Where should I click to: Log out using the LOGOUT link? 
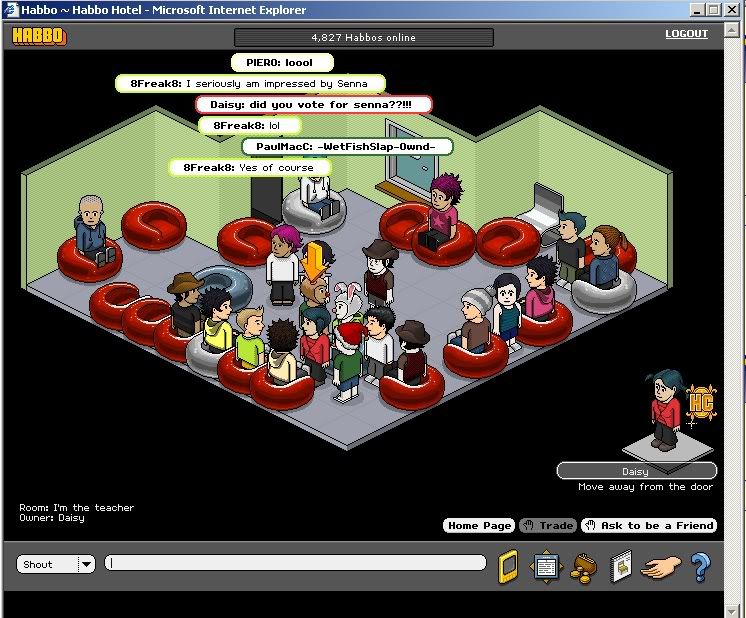686,34
